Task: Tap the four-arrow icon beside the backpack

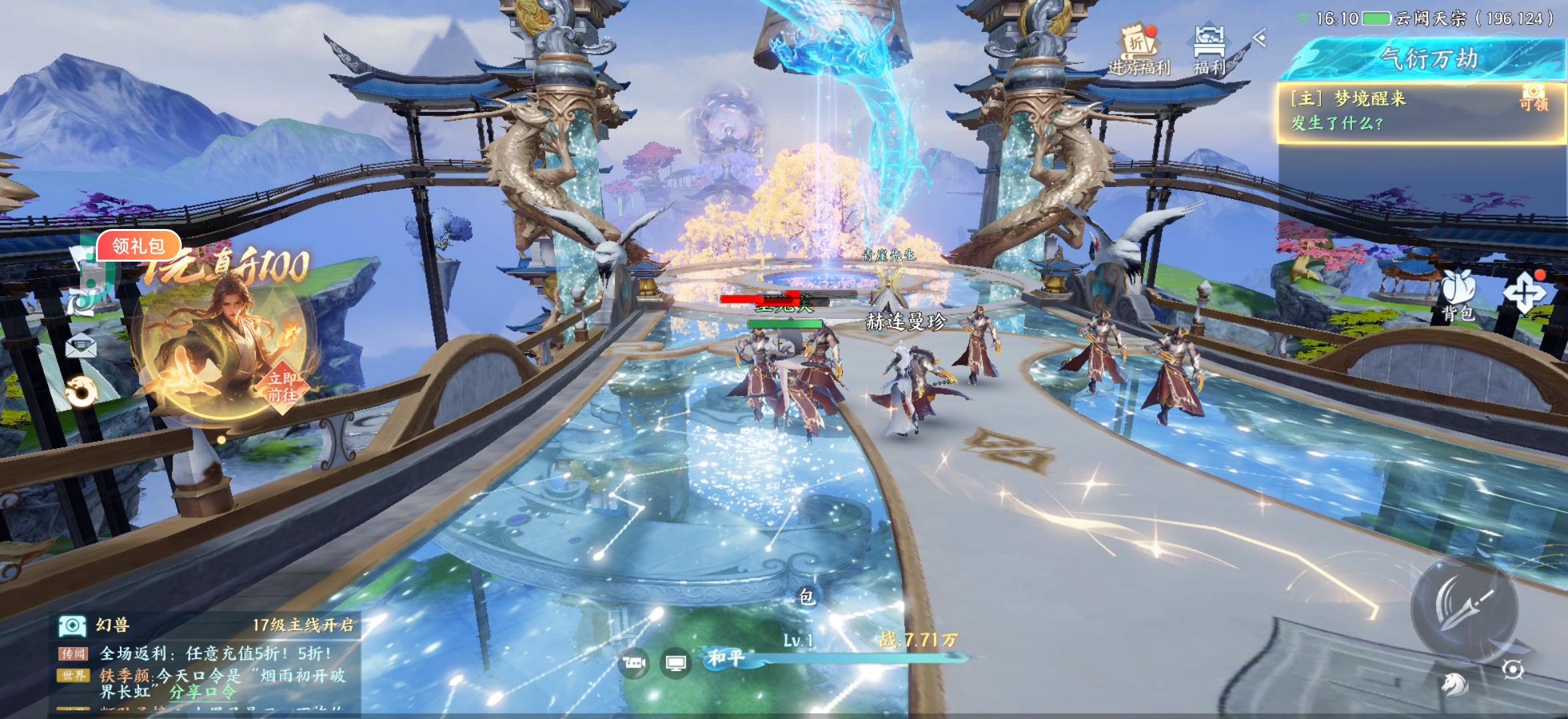Action: click(x=1523, y=293)
